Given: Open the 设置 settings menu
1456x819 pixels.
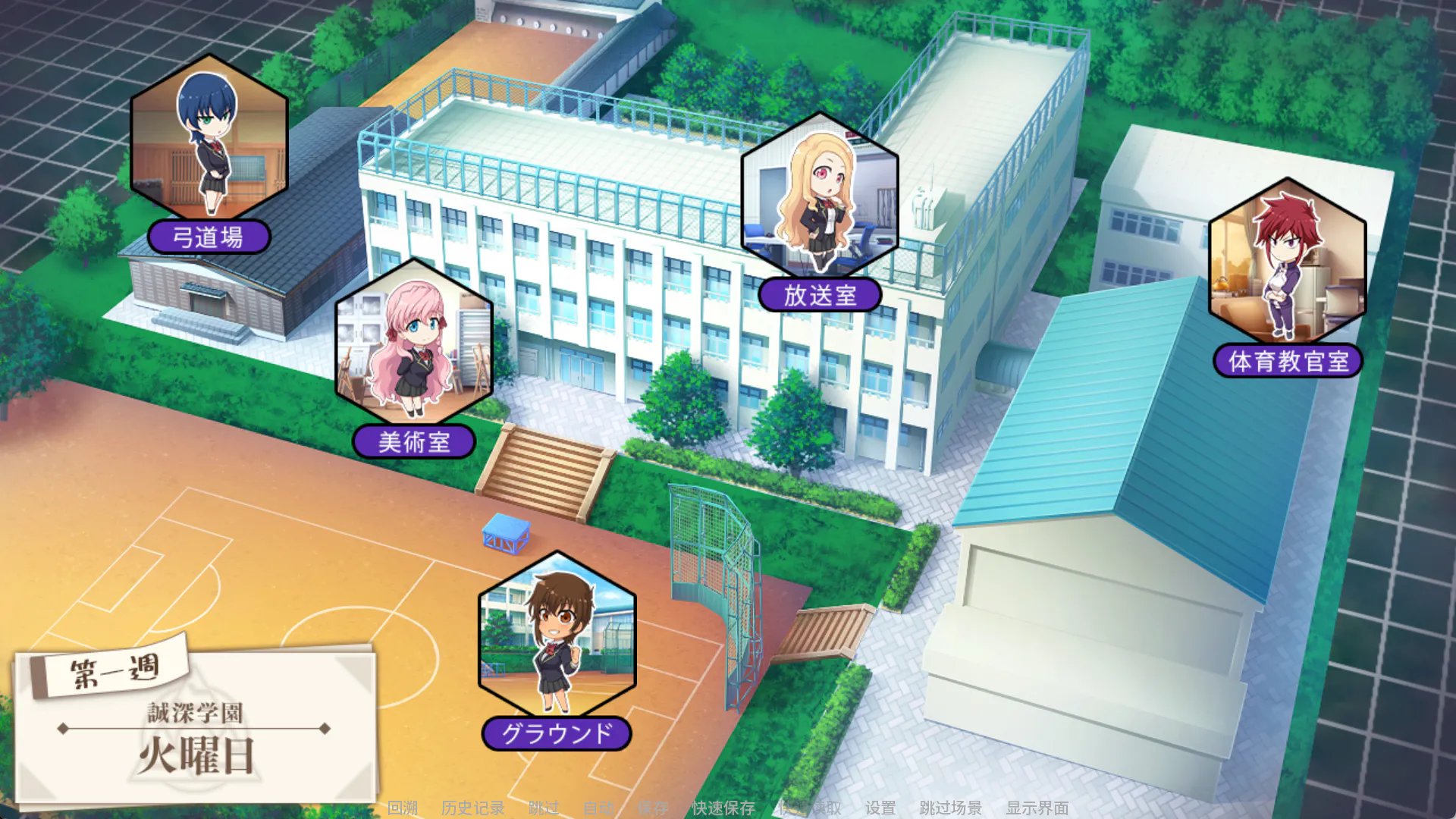Looking at the screenshot, I should point(880,808).
